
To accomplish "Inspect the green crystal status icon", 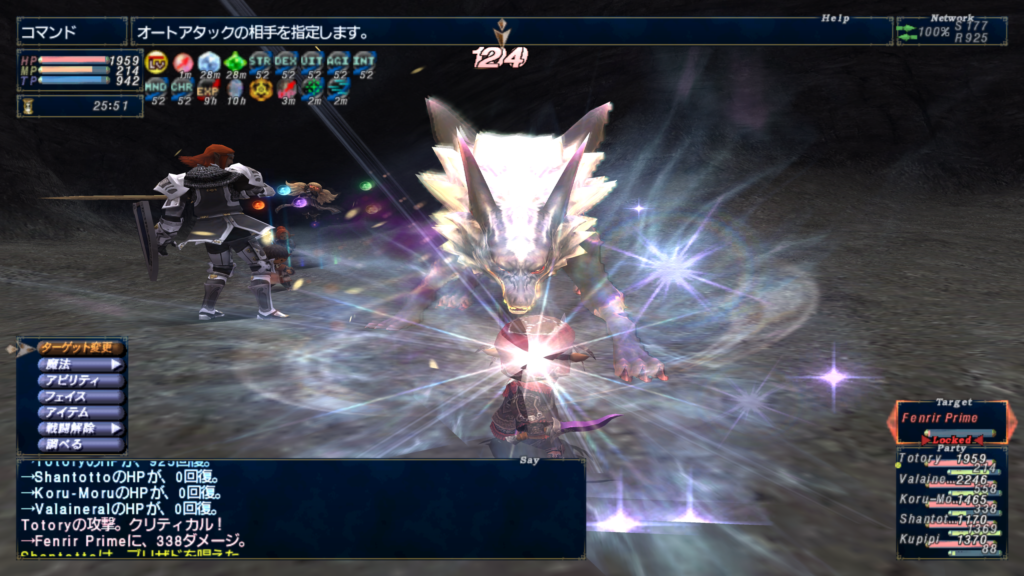I will click(235, 64).
